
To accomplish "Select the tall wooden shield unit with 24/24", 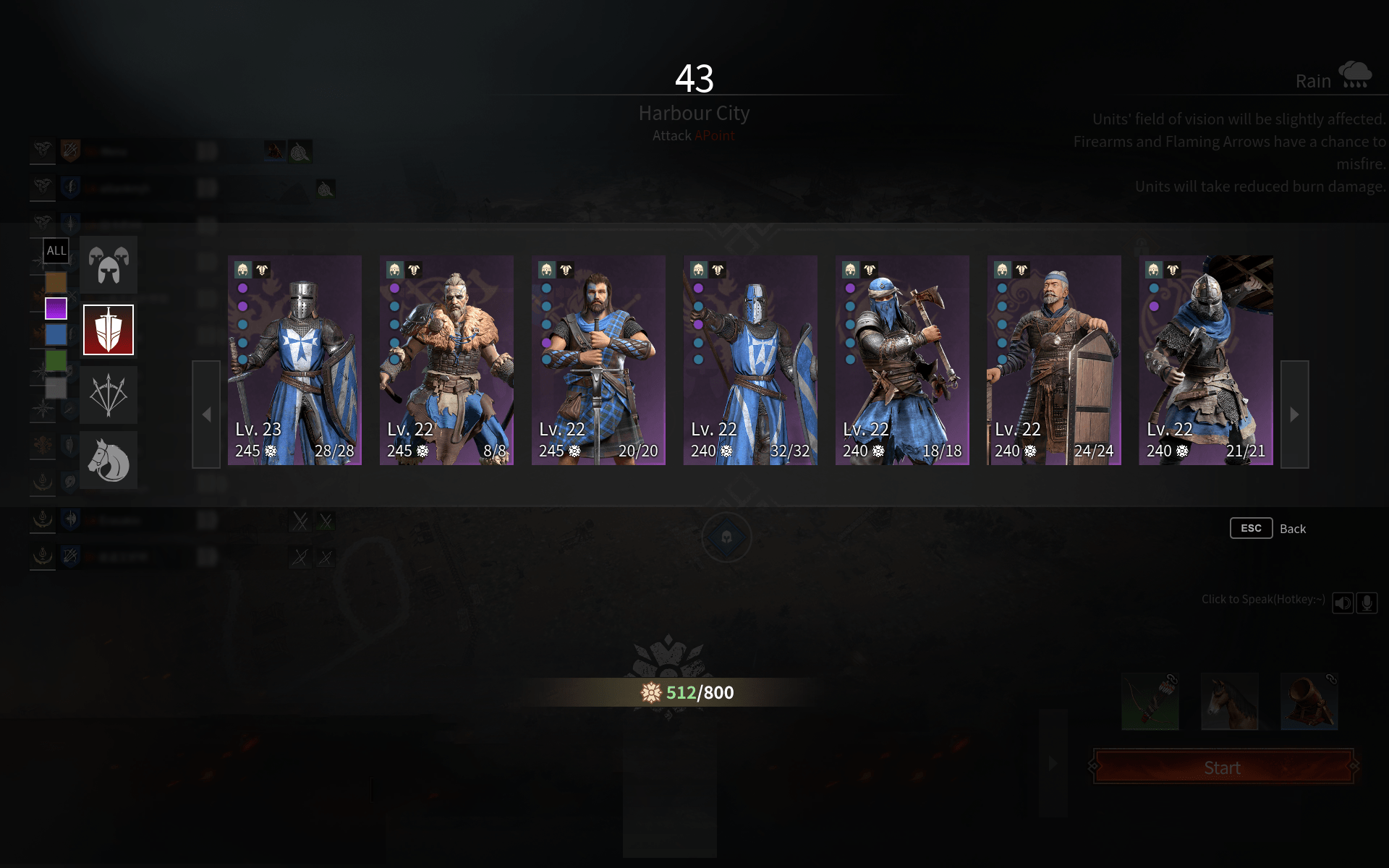I will (1054, 359).
